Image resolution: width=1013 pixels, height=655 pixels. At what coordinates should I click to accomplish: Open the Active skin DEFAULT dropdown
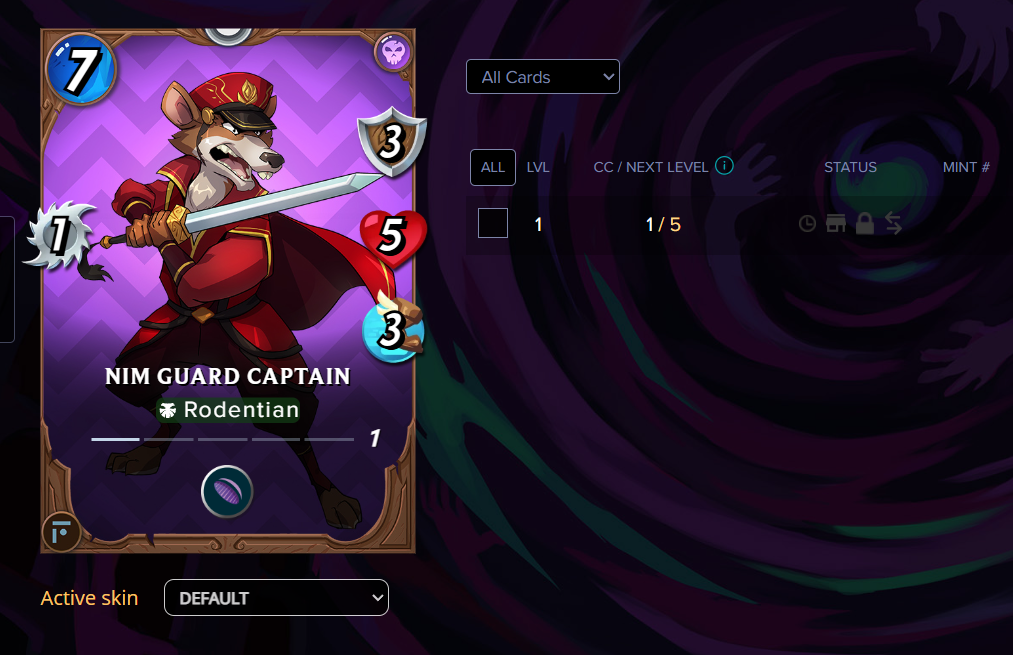pyautogui.click(x=276, y=598)
